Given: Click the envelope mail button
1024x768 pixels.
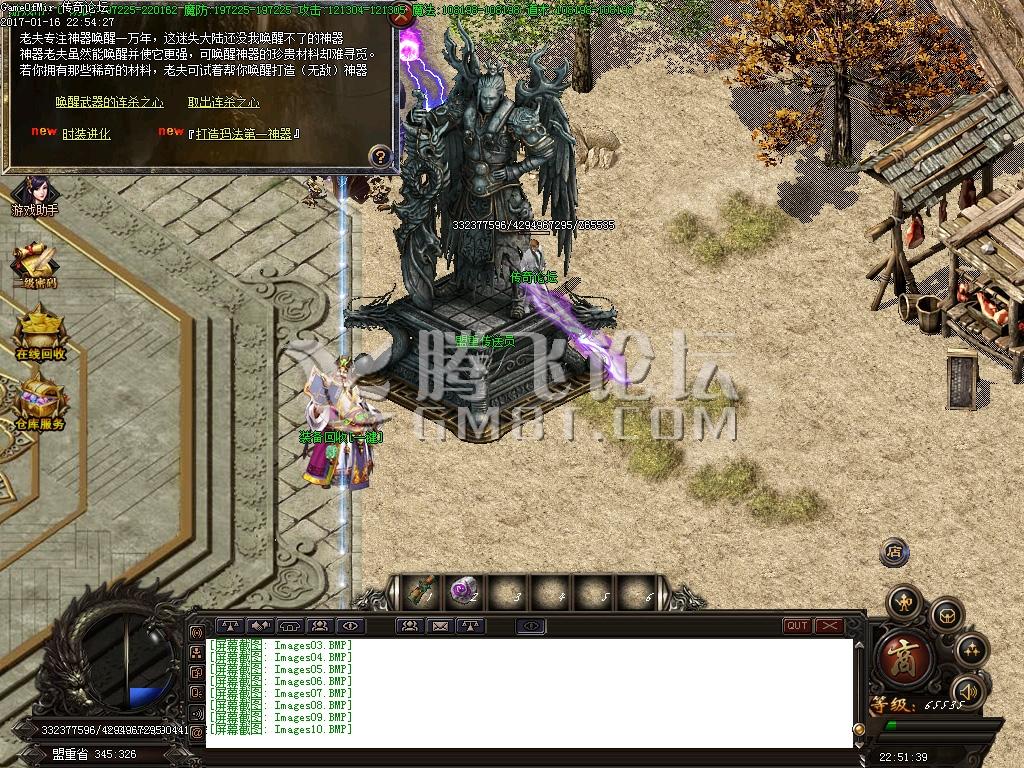Looking at the screenshot, I should coord(439,626).
